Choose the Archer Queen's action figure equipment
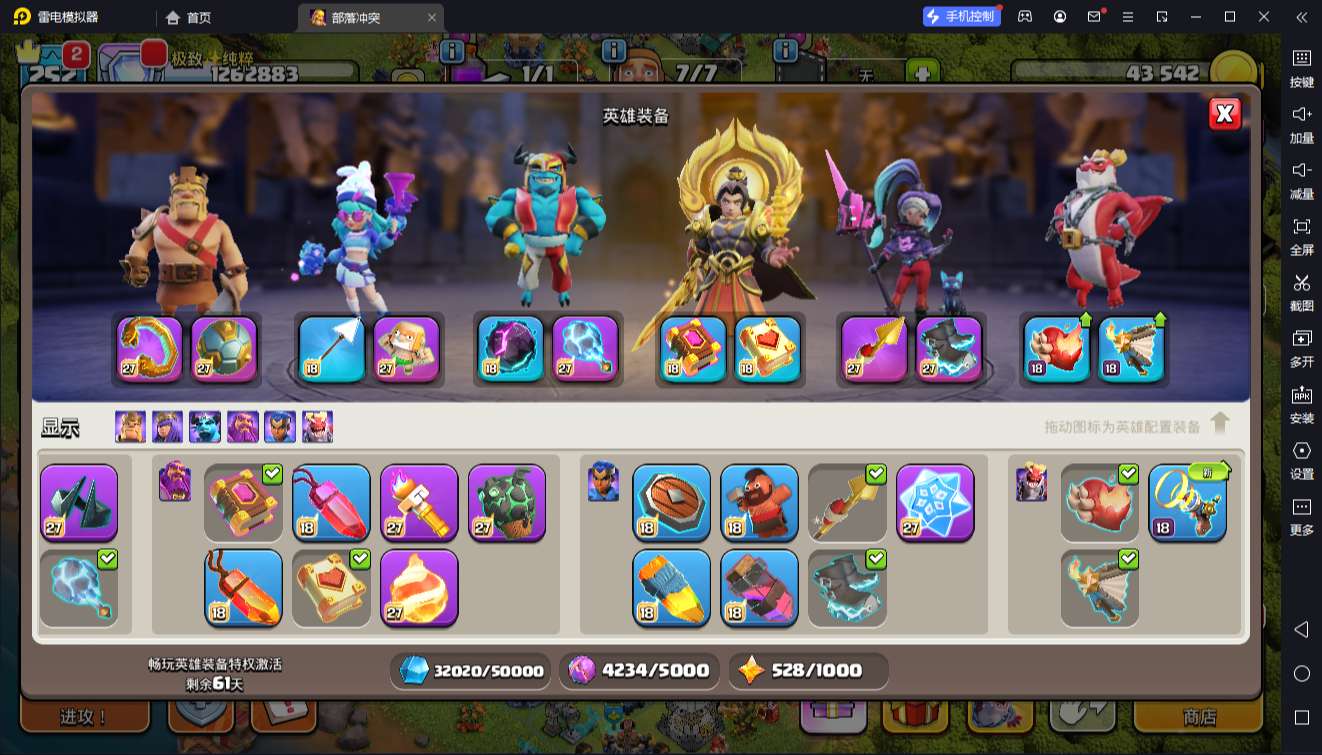The width and height of the screenshot is (1322, 755). tap(406, 349)
